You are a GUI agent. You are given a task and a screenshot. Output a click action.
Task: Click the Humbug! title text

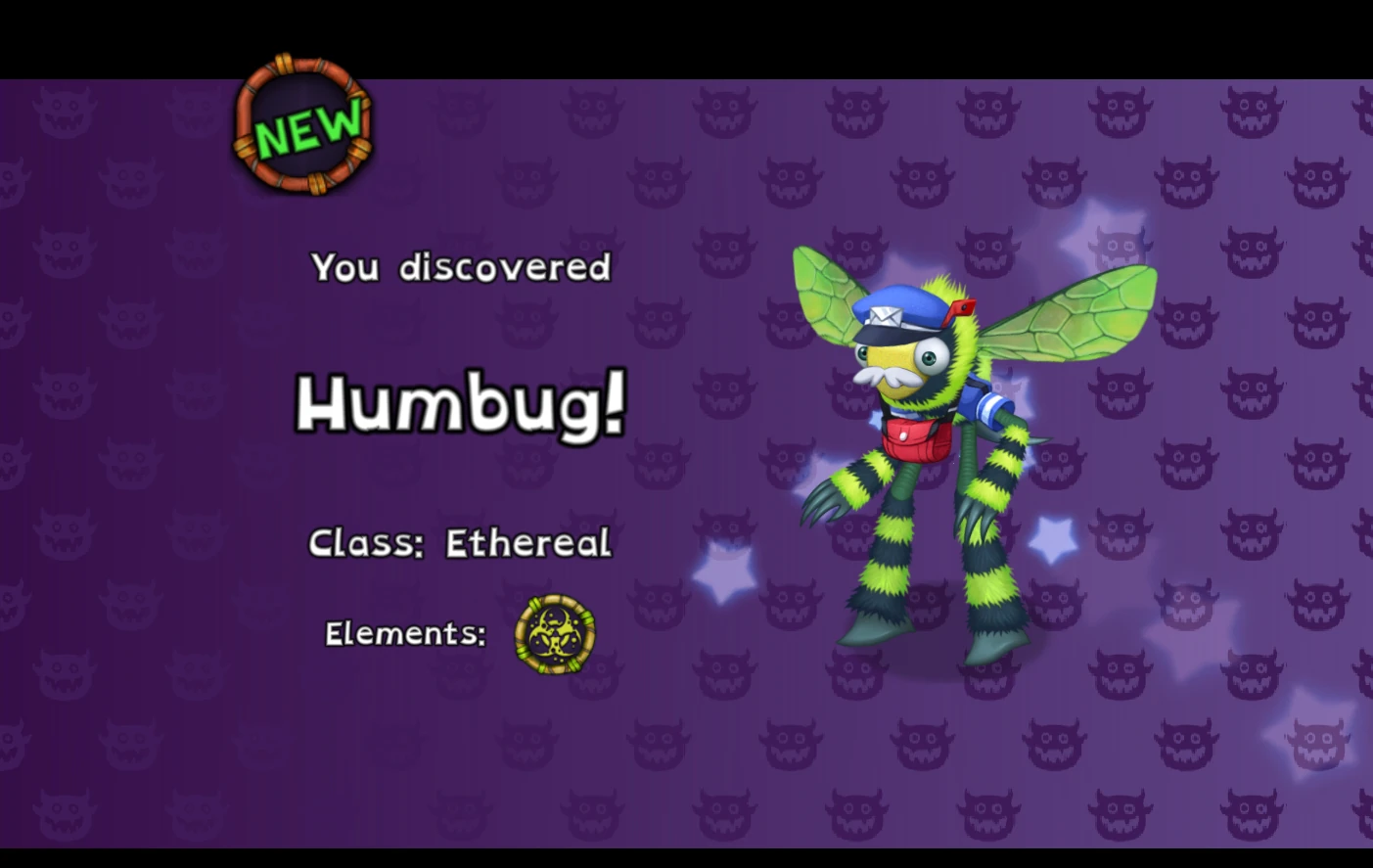coord(460,405)
